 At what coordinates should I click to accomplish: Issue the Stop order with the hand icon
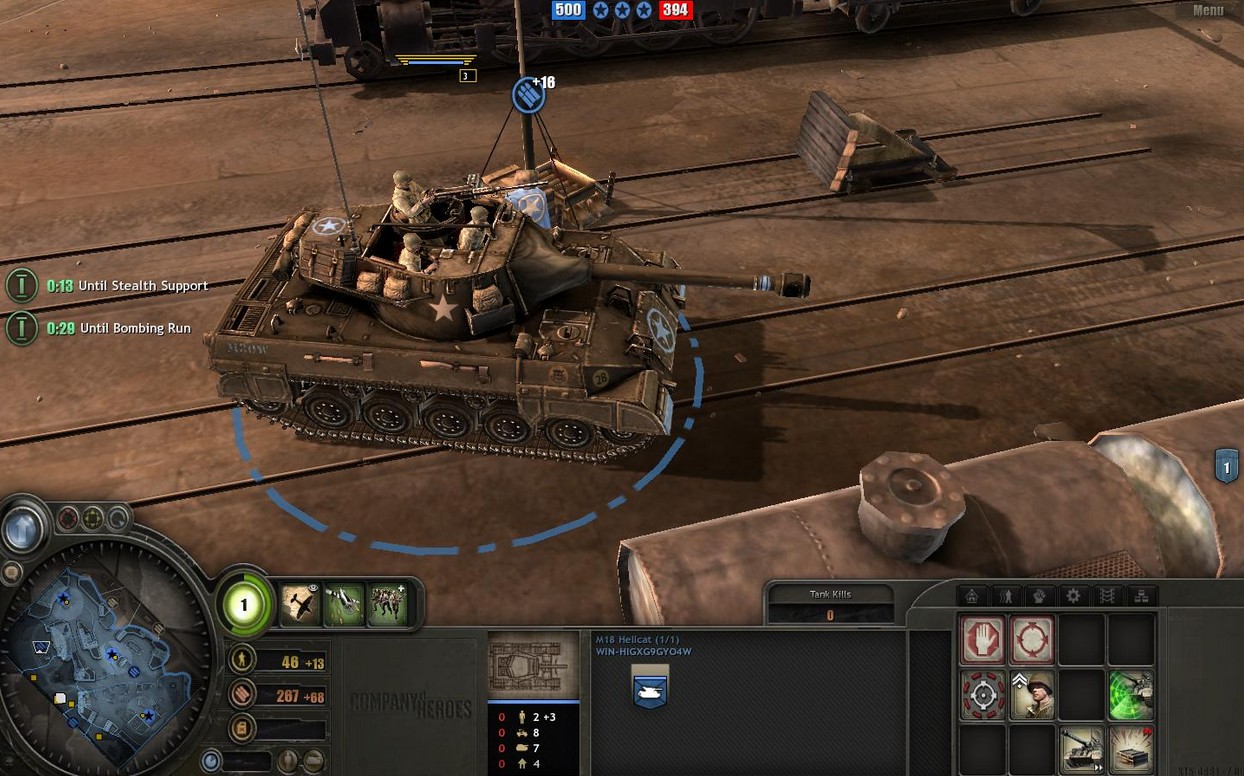pyautogui.click(x=982, y=640)
